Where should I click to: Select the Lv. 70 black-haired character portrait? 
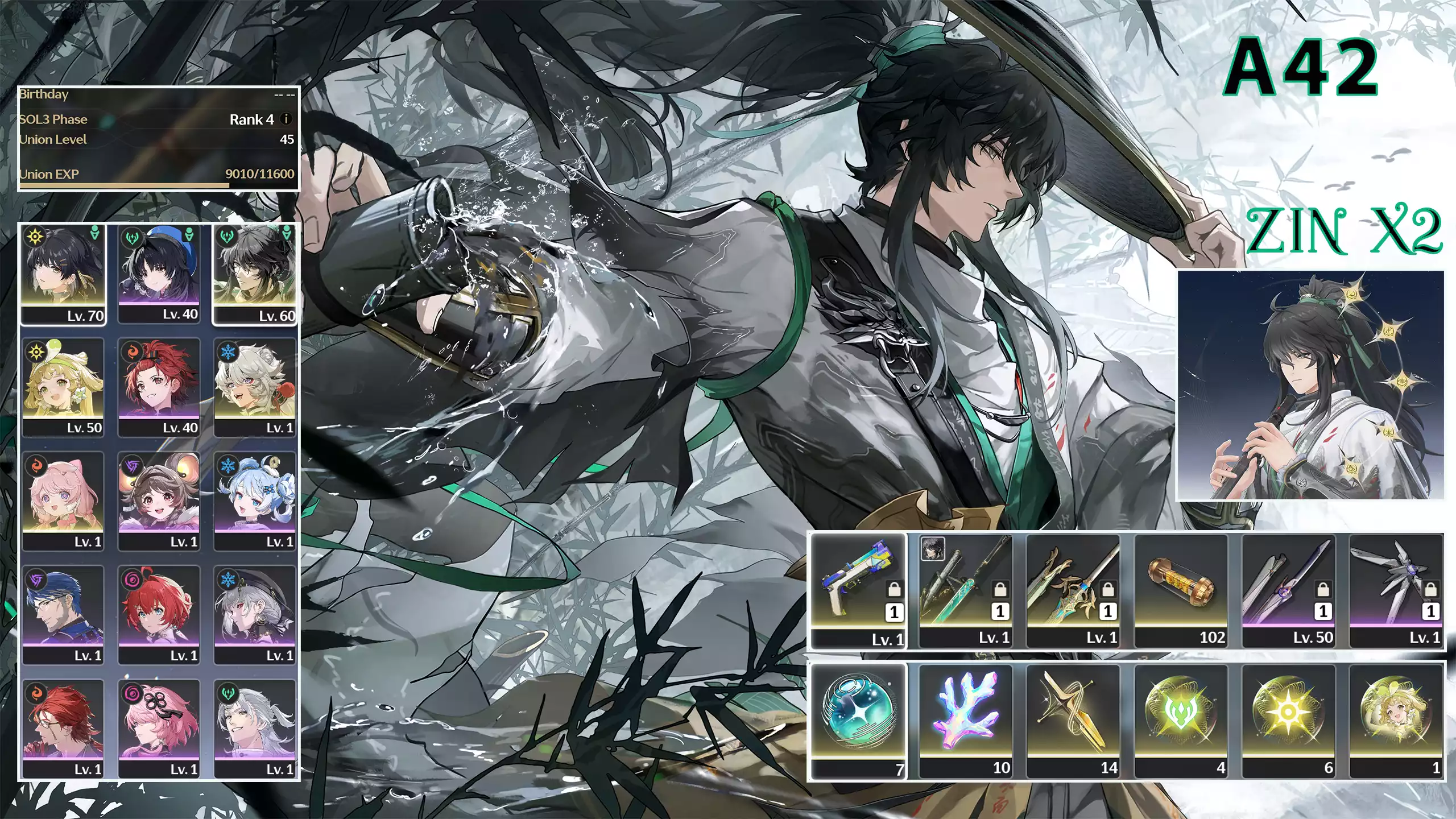tap(63, 274)
